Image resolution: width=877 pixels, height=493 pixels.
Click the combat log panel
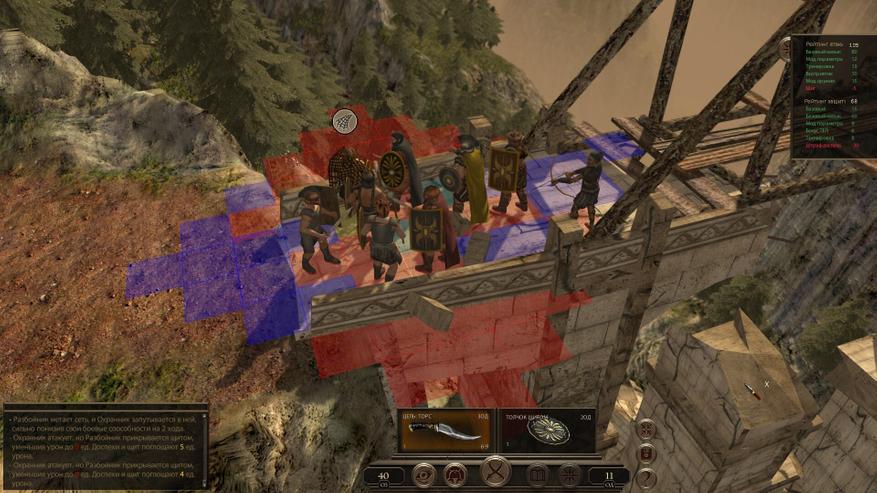104,446
